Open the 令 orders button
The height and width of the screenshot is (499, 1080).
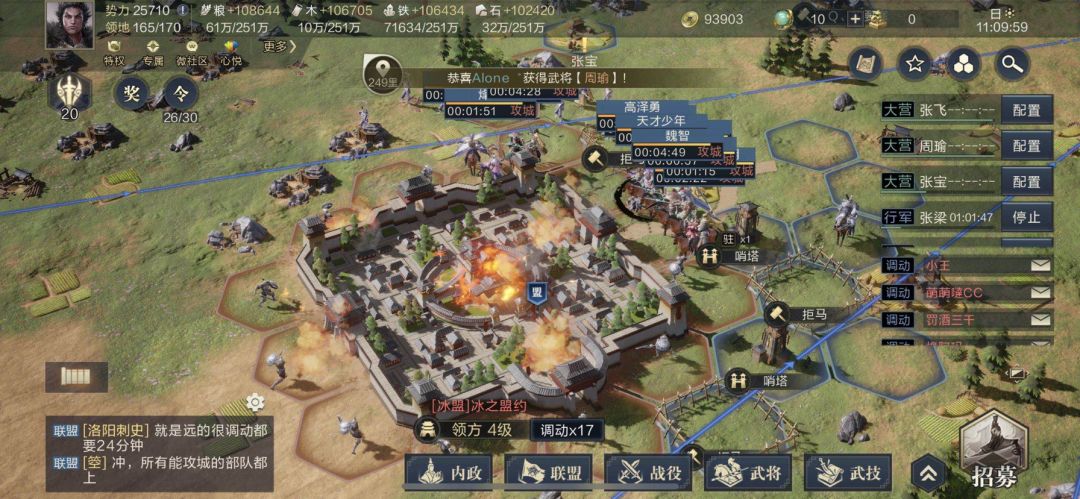coord(181,94)
